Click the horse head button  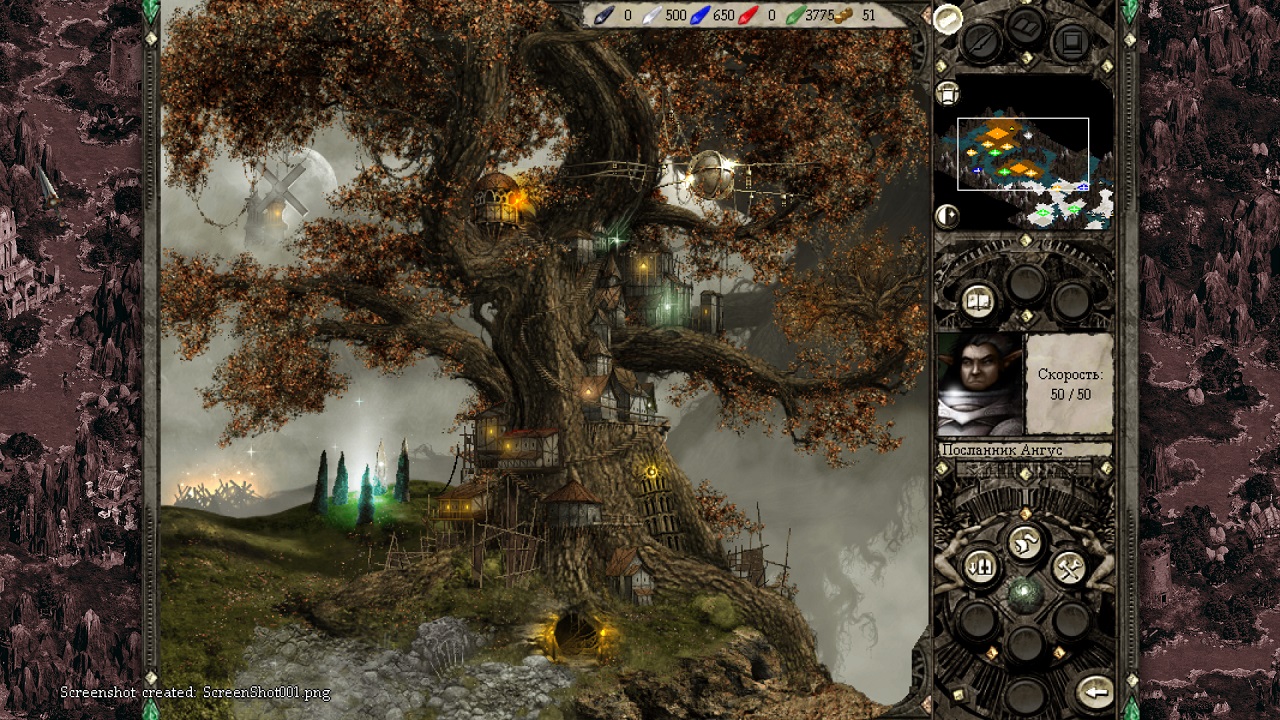click(1024, 544)
